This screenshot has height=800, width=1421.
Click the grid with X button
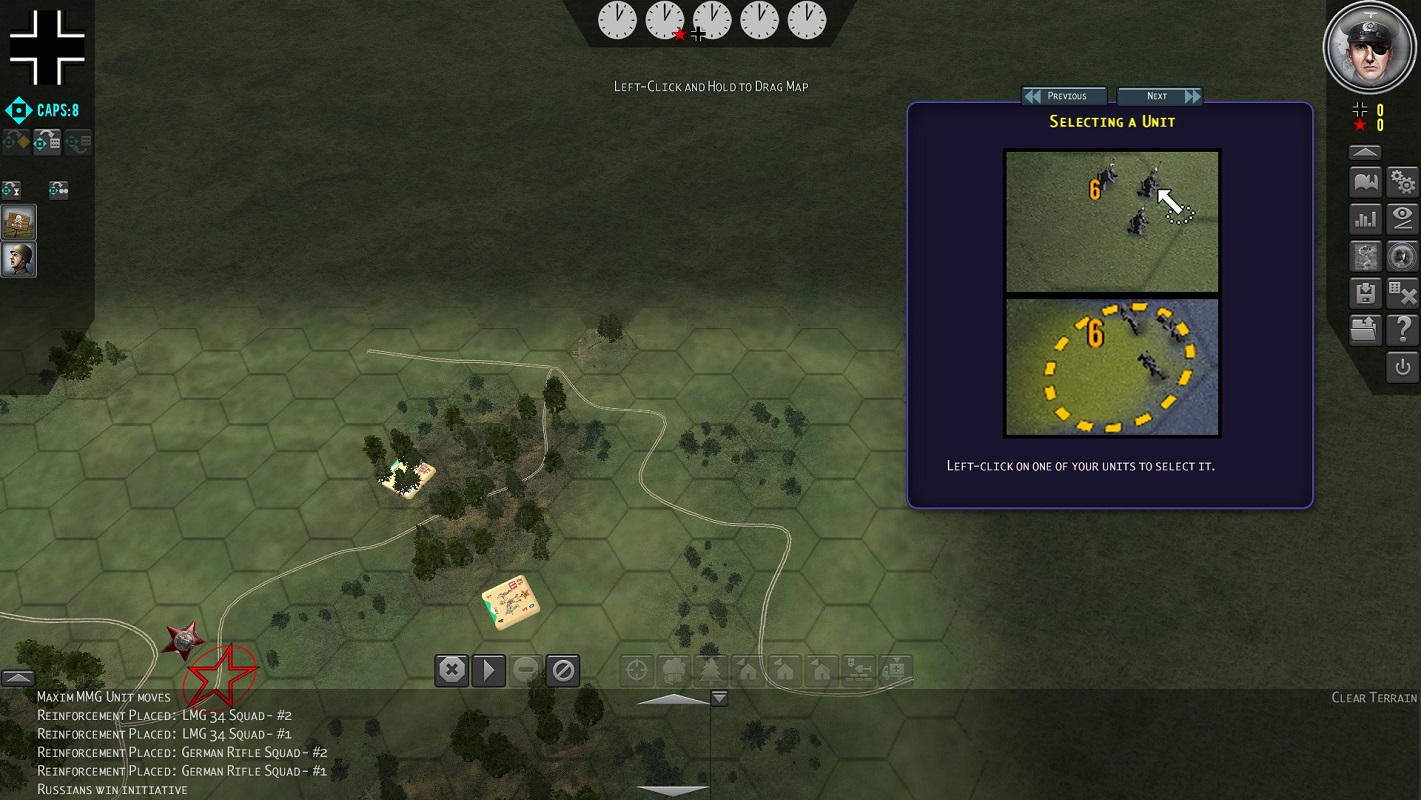coord(1403,293)
